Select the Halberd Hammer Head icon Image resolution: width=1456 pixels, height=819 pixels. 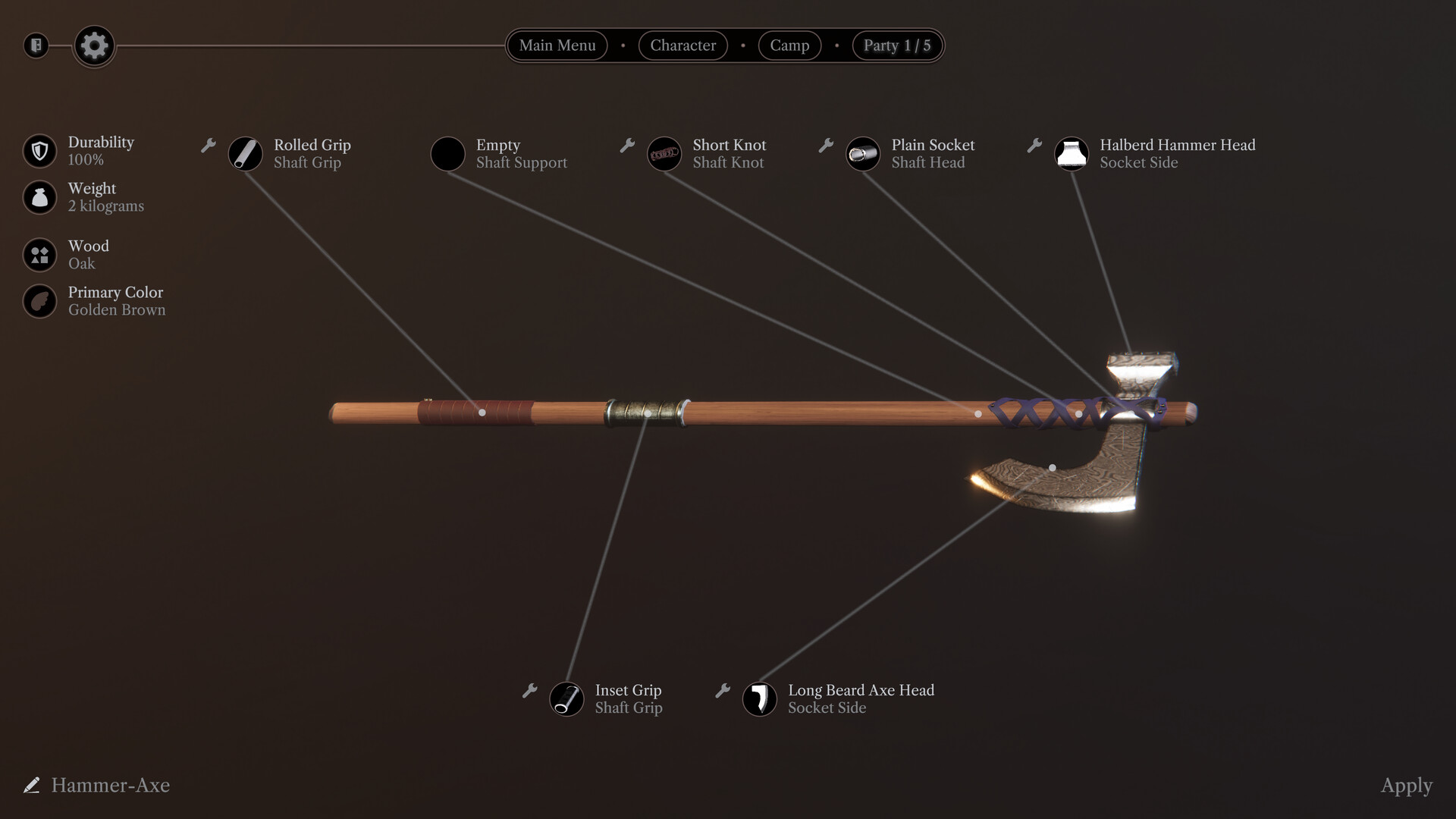tap(1072, 154)
